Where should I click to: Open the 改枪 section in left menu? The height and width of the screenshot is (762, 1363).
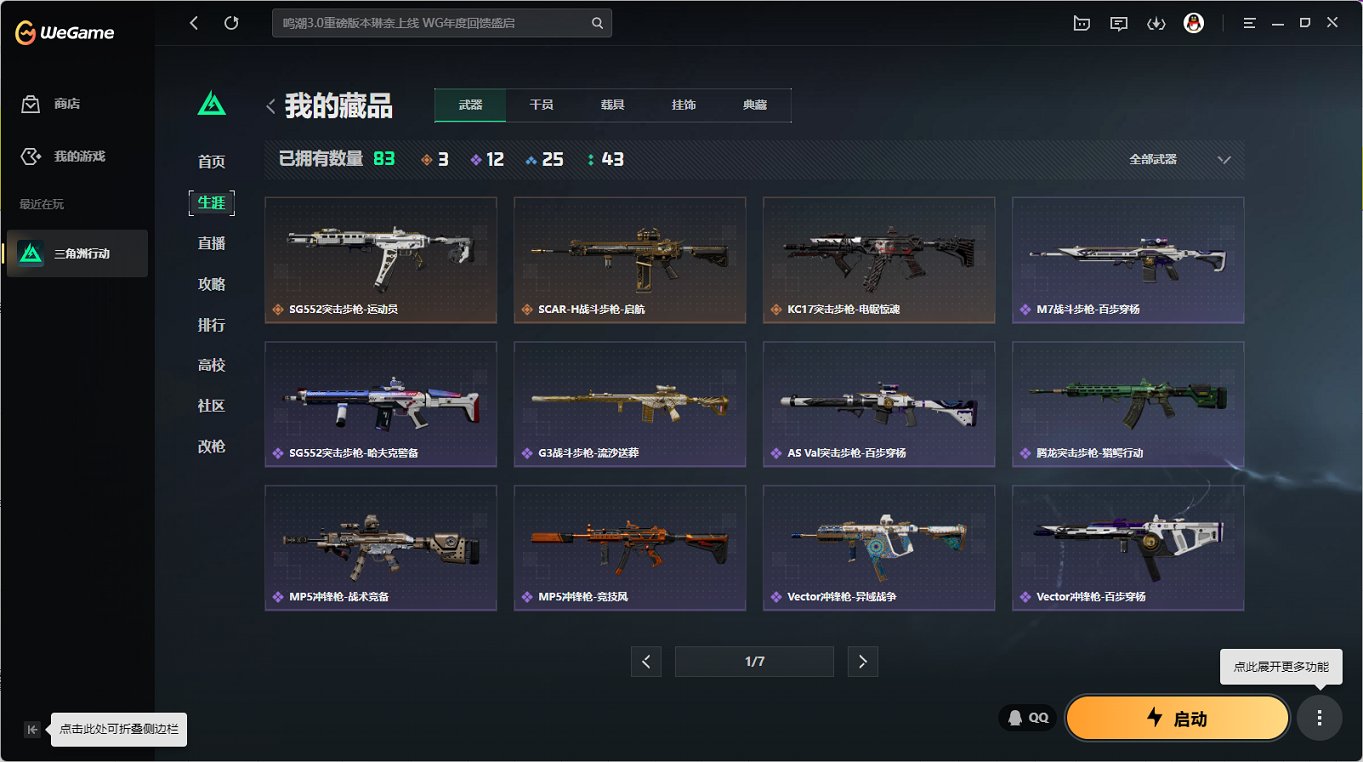211,446
